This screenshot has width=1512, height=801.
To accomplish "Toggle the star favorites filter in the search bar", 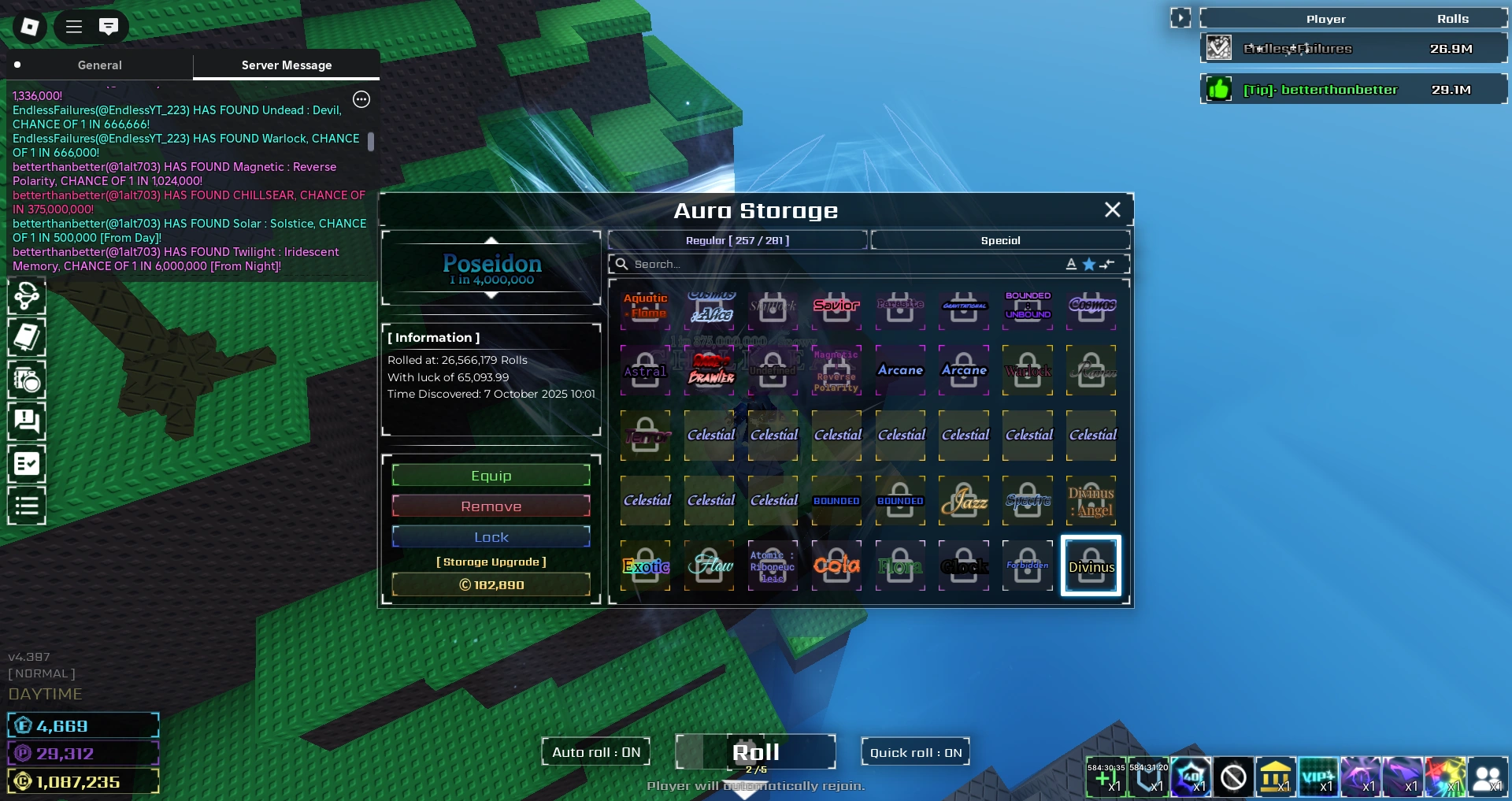I will [1088, 265].
